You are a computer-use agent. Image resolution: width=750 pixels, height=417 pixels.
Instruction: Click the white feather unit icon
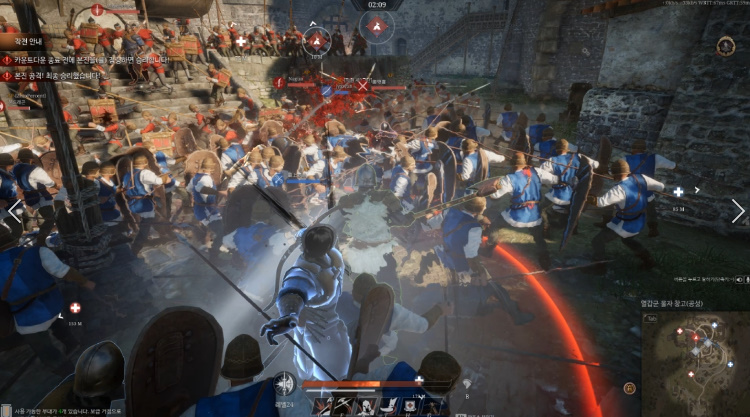coord(466,383)
